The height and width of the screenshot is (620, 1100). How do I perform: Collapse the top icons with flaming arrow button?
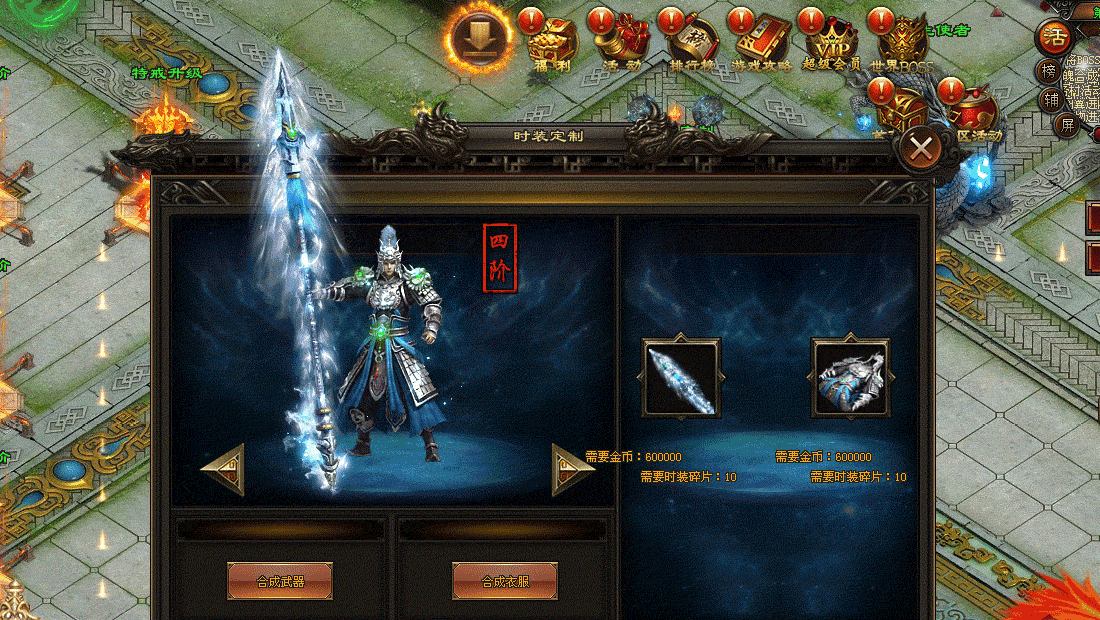click(x=481, y=37)
